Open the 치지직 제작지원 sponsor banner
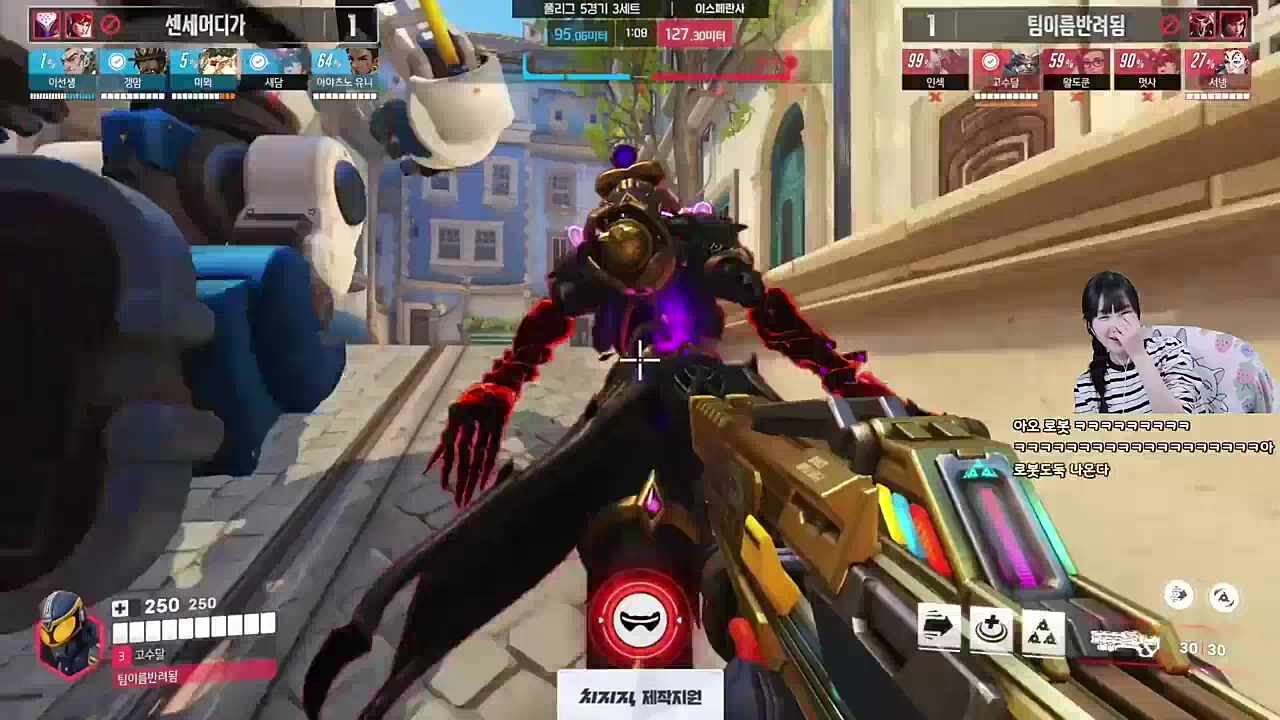This screenshot has width=1280, height=720. [640, 695]
